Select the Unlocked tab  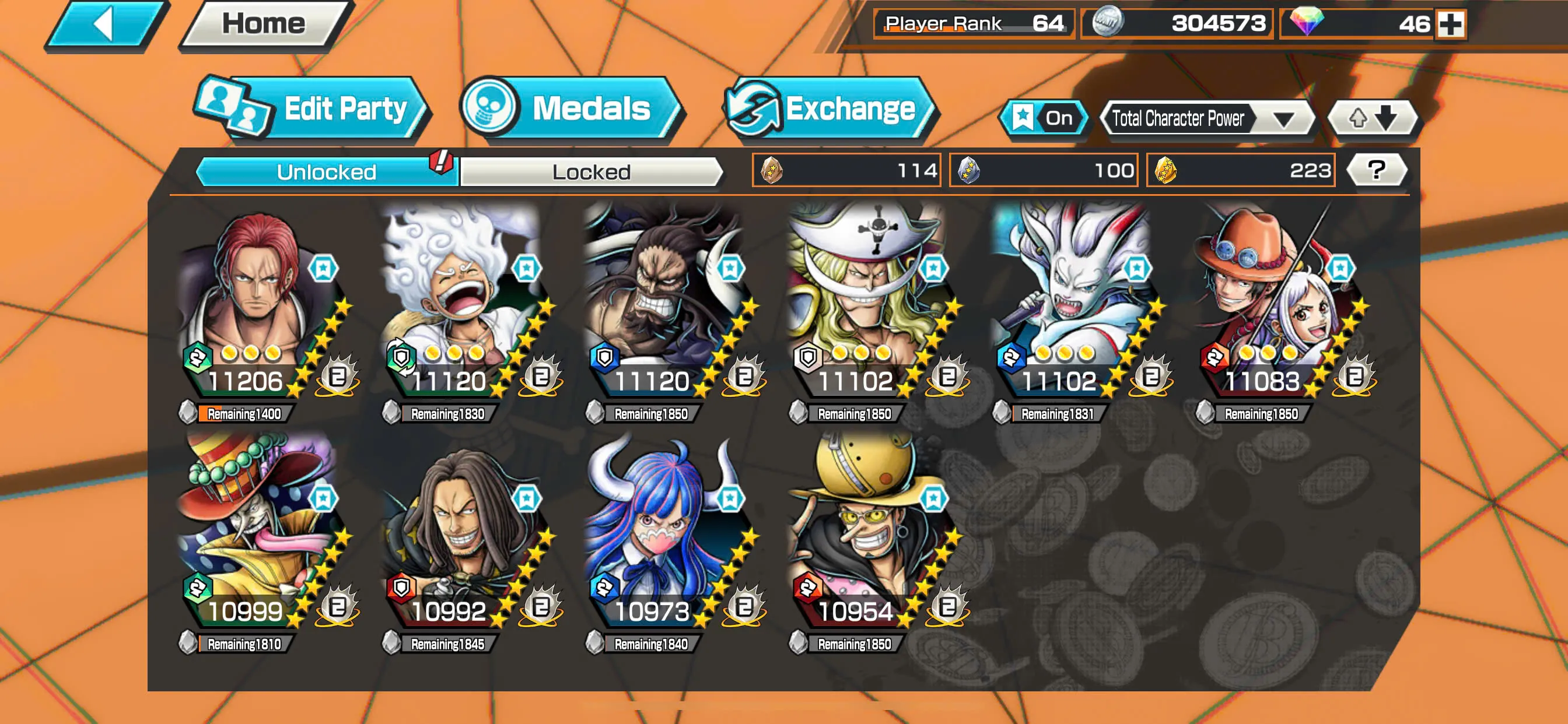[325, 171]
